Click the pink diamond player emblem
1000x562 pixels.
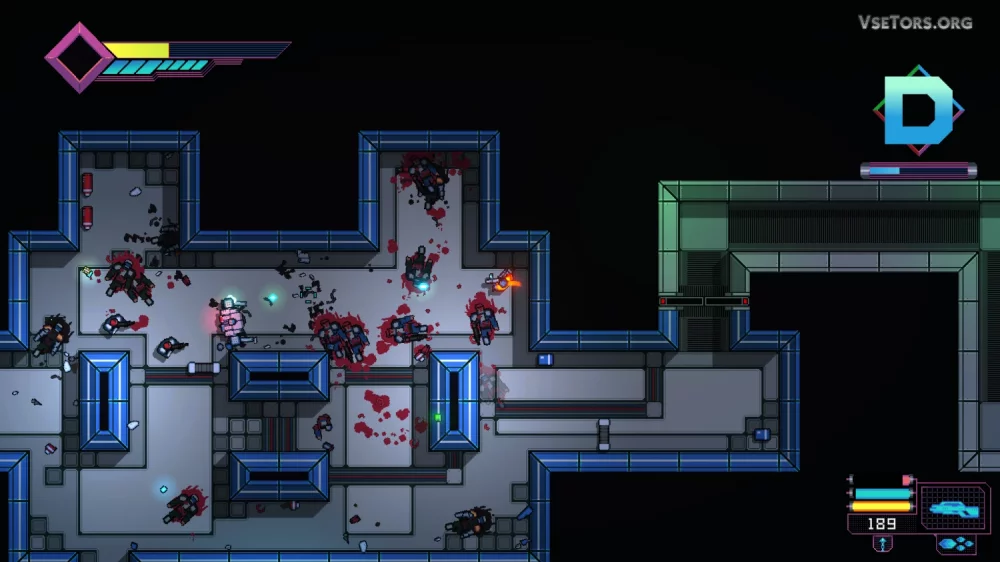coord(79,57)
